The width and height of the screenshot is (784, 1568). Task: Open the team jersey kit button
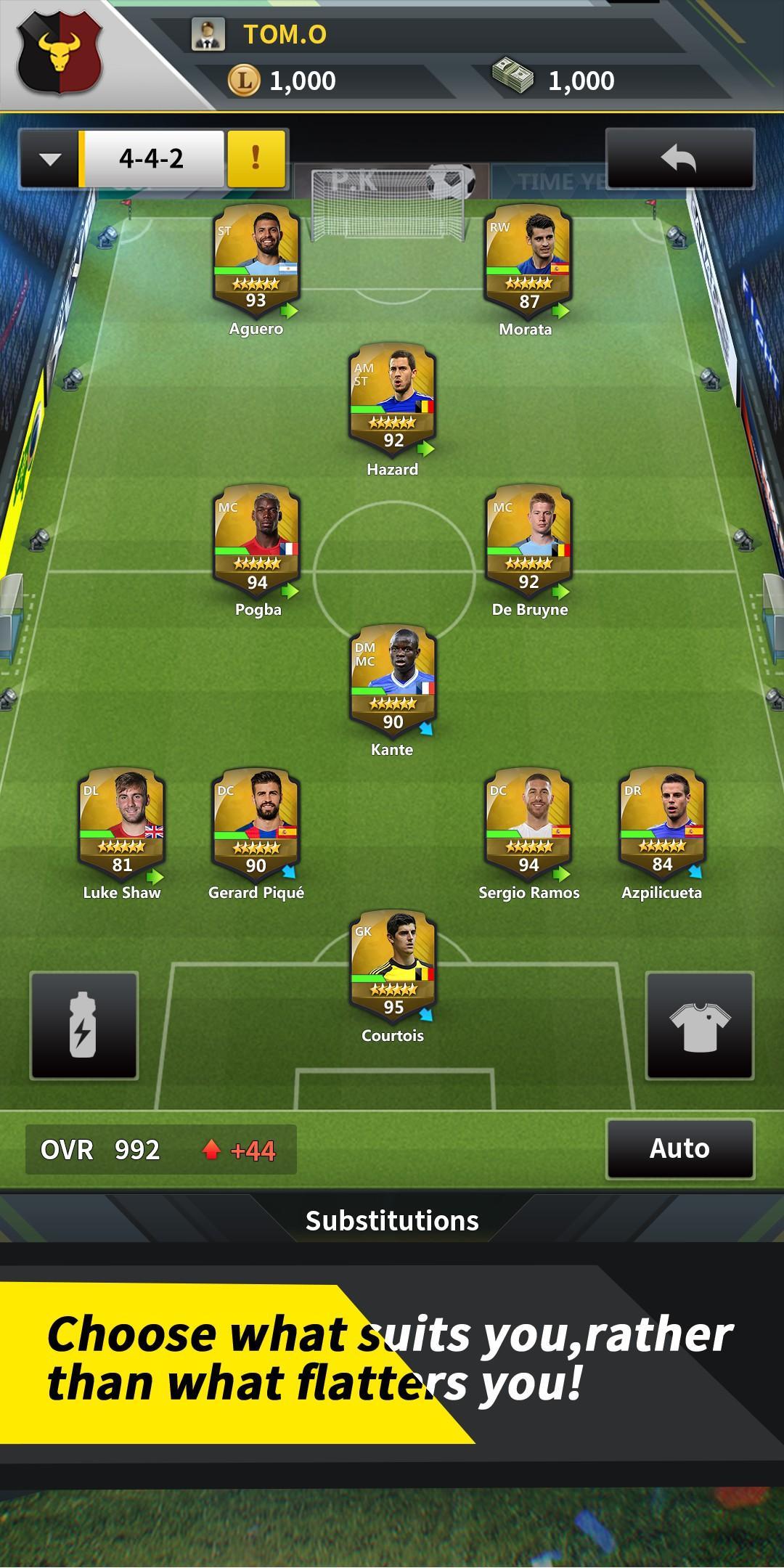[699, 1025]
